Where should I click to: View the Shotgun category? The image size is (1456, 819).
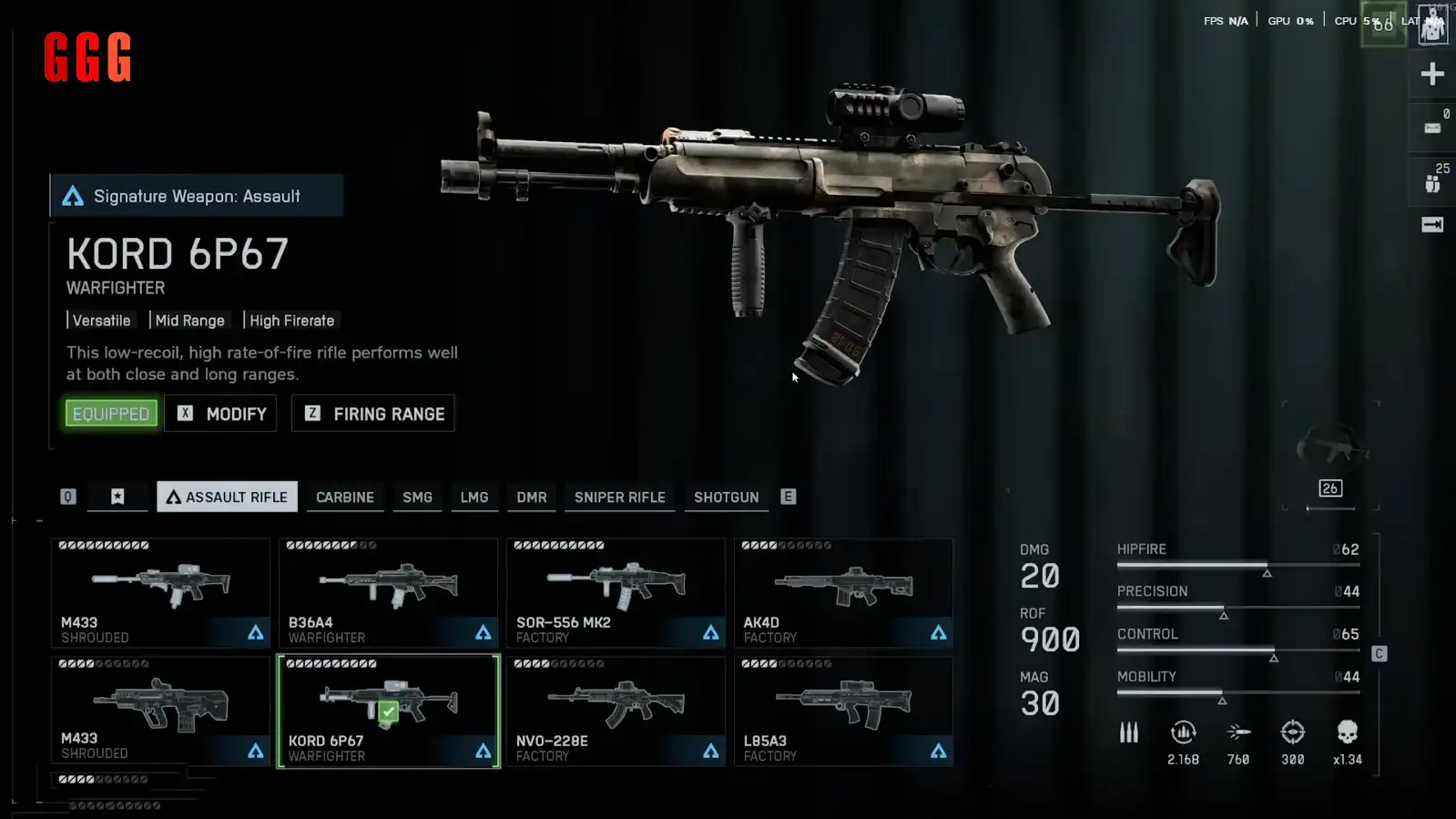(726, 497)
